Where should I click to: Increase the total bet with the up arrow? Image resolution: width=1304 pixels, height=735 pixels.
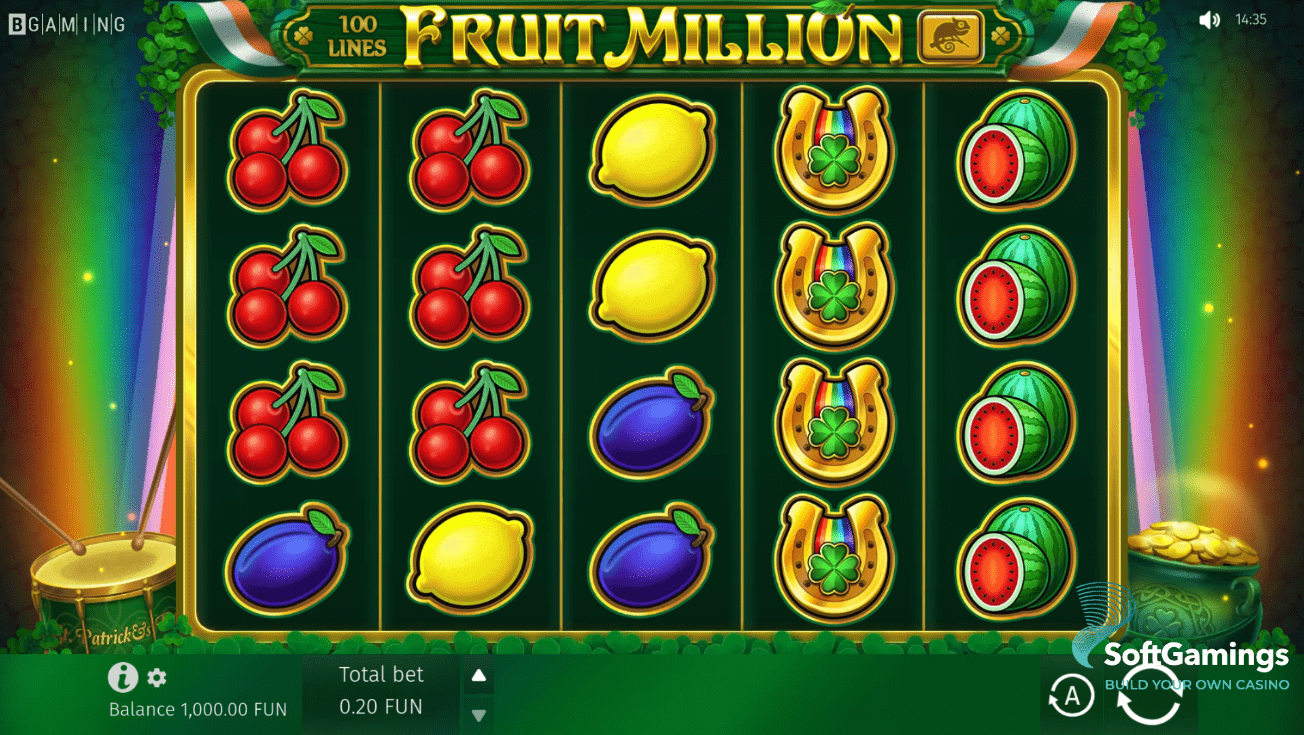click(x=478, y=675)
